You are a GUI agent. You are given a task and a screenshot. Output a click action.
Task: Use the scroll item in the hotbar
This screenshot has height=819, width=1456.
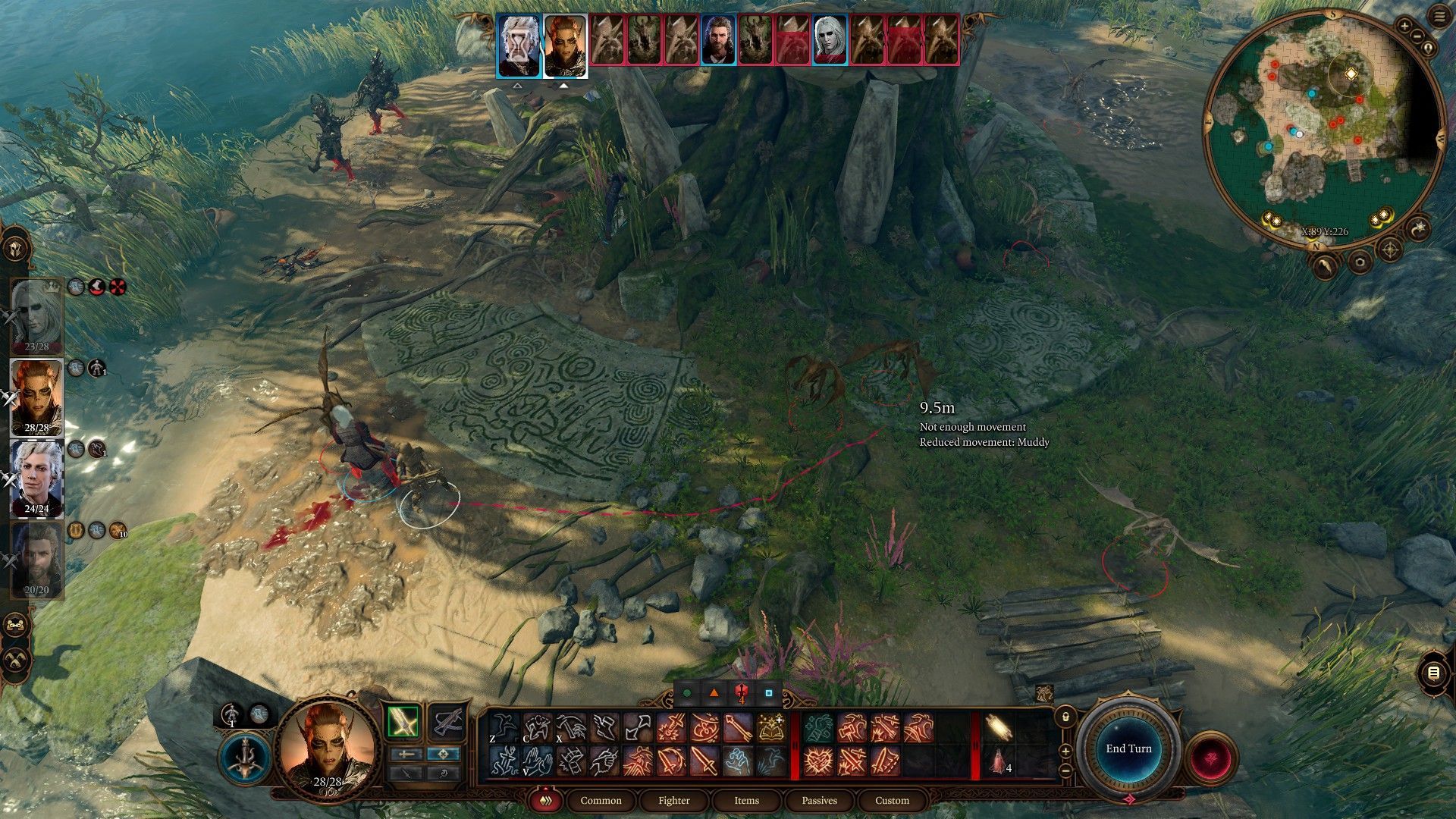[999, 729]
